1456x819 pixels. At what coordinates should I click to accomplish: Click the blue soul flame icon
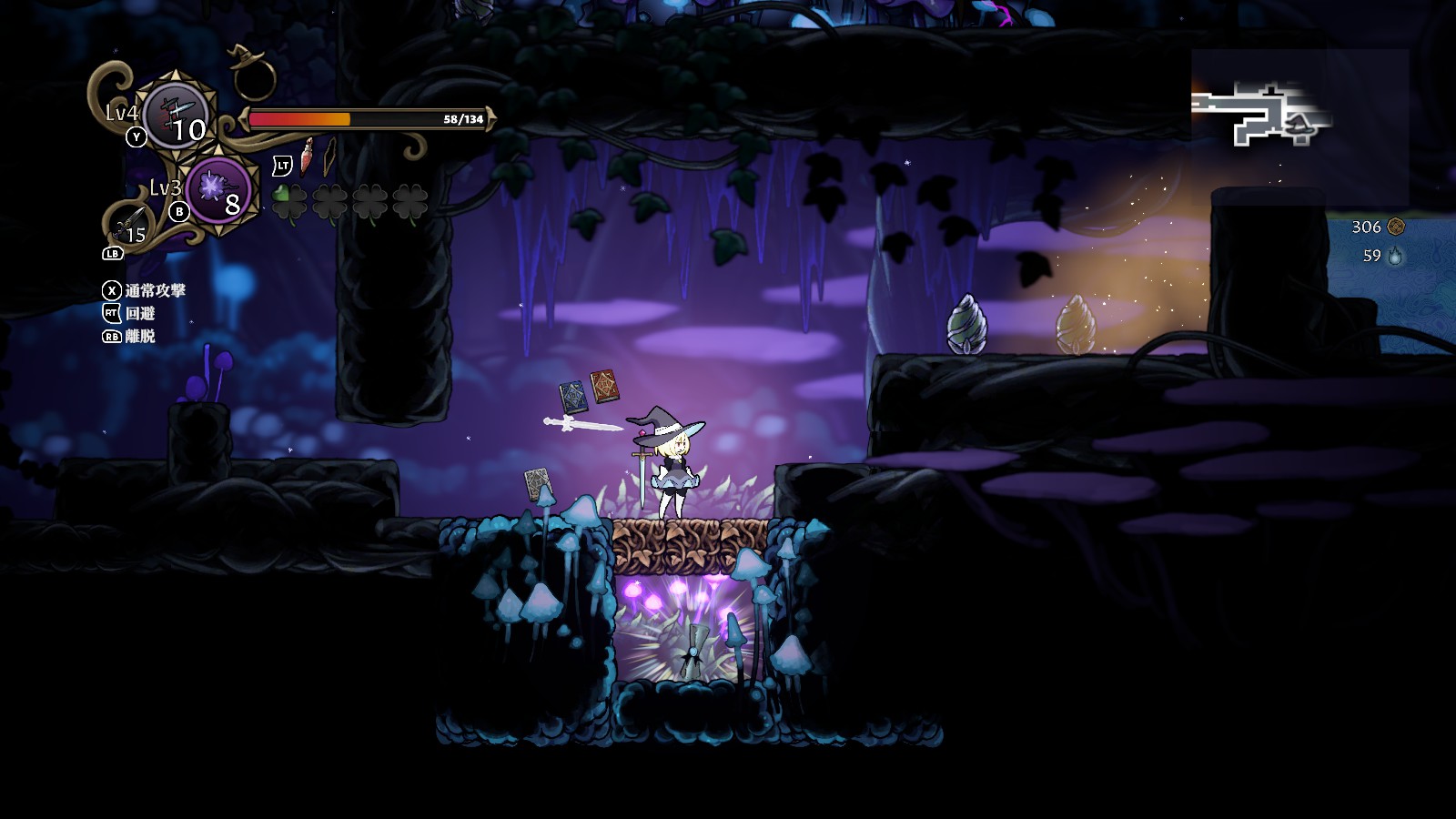click(x=1395, y=257)
